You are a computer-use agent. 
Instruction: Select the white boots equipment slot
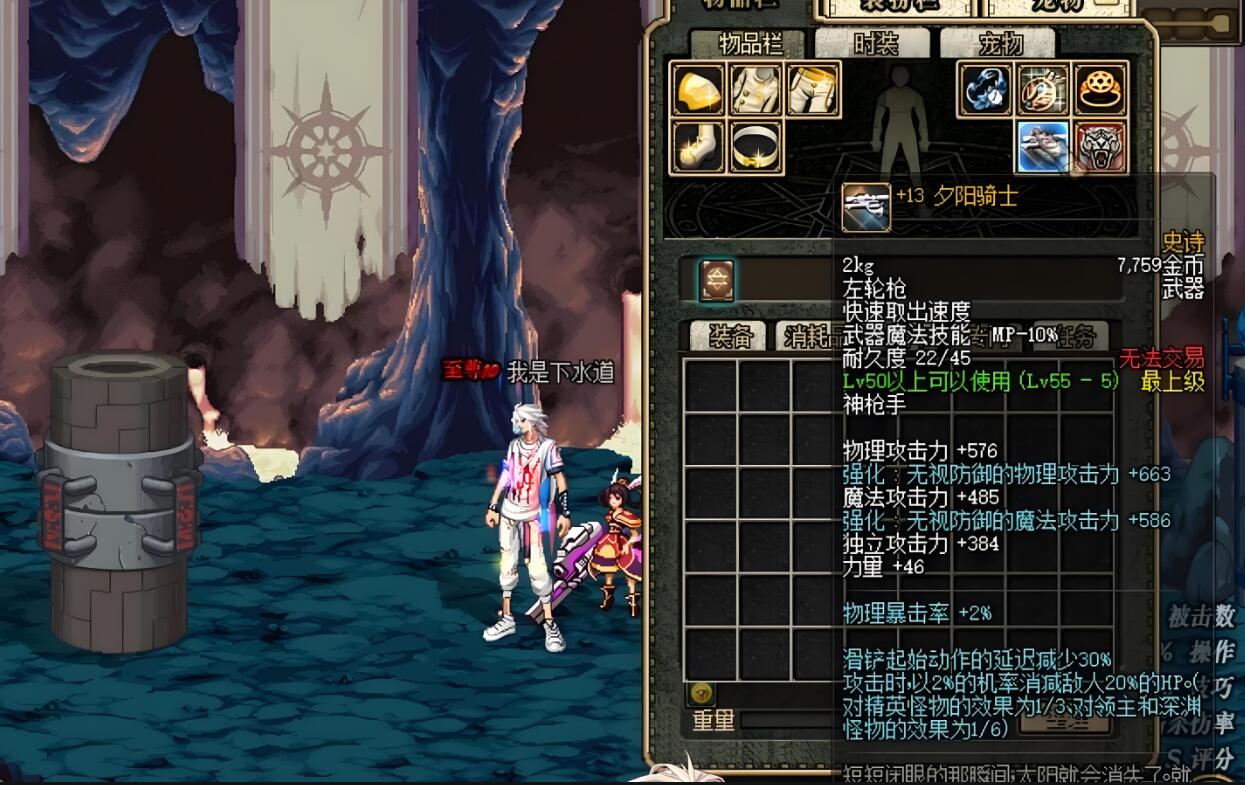click(x=698, y=147)
